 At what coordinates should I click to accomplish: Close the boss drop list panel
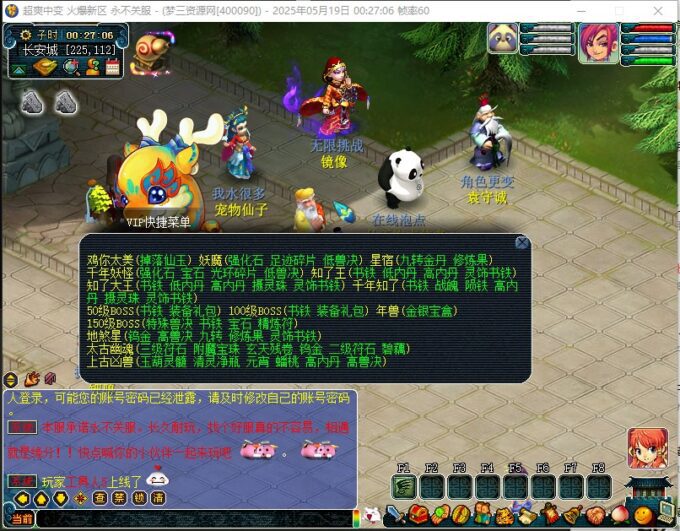coord(521,242)
